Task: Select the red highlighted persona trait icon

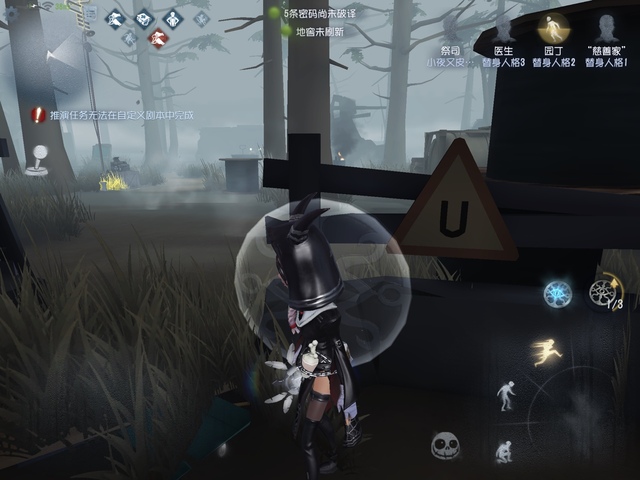Action: coord(157,39)
